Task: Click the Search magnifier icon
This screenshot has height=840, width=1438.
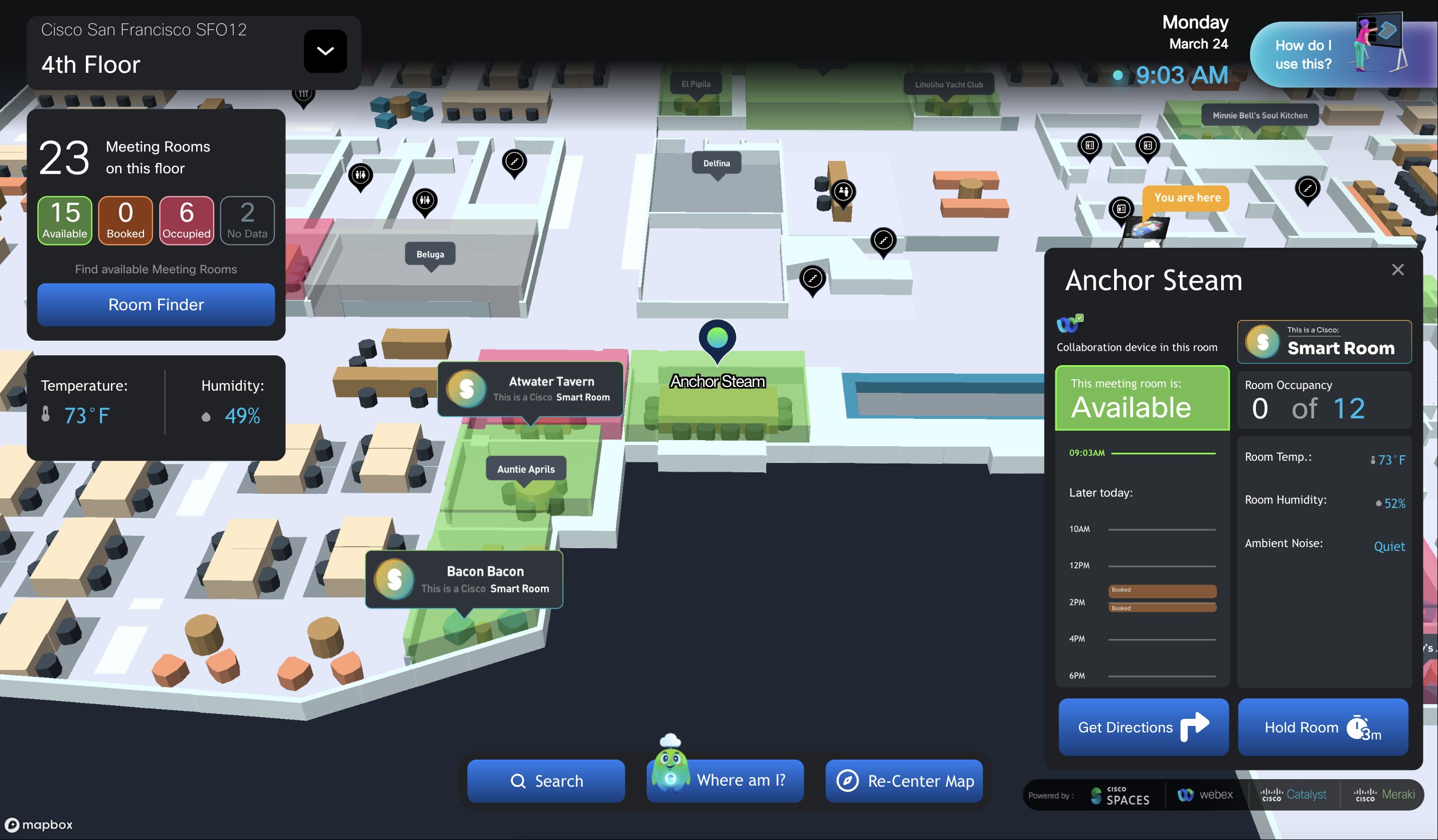Action: 518,781
